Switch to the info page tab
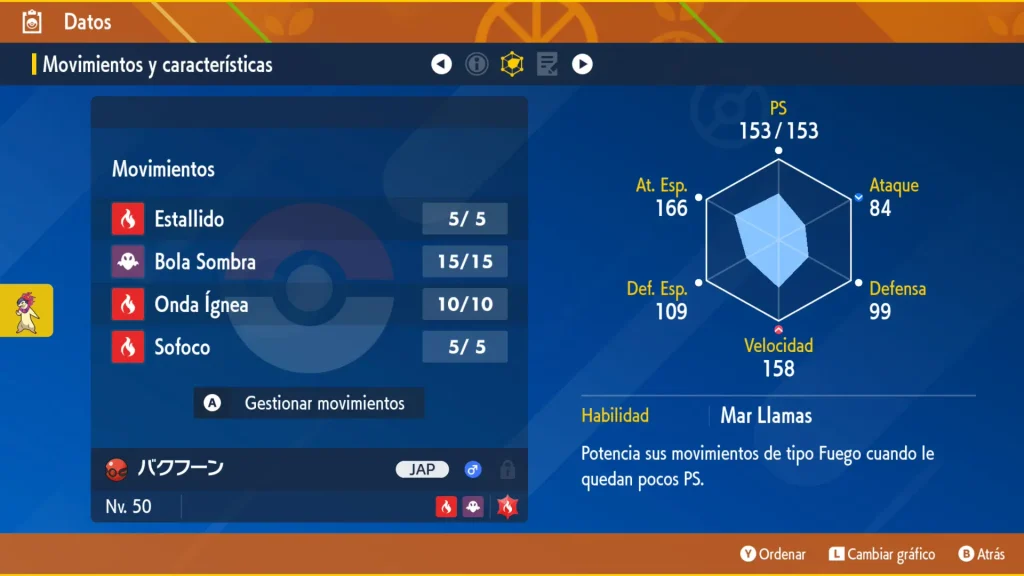The image size is (1024, 576). coord(477,65)
